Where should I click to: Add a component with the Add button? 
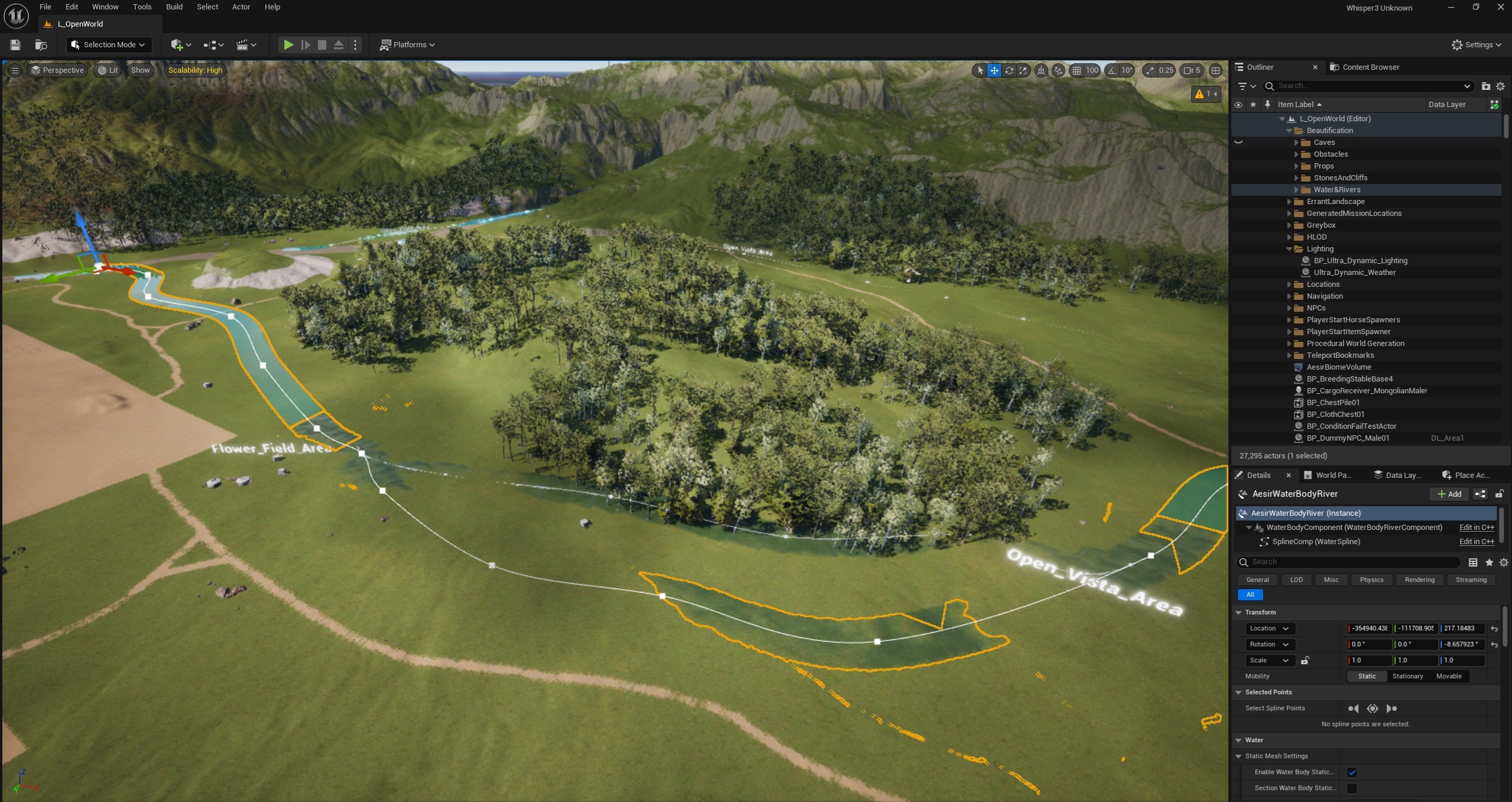click(x=1449, y=494)
